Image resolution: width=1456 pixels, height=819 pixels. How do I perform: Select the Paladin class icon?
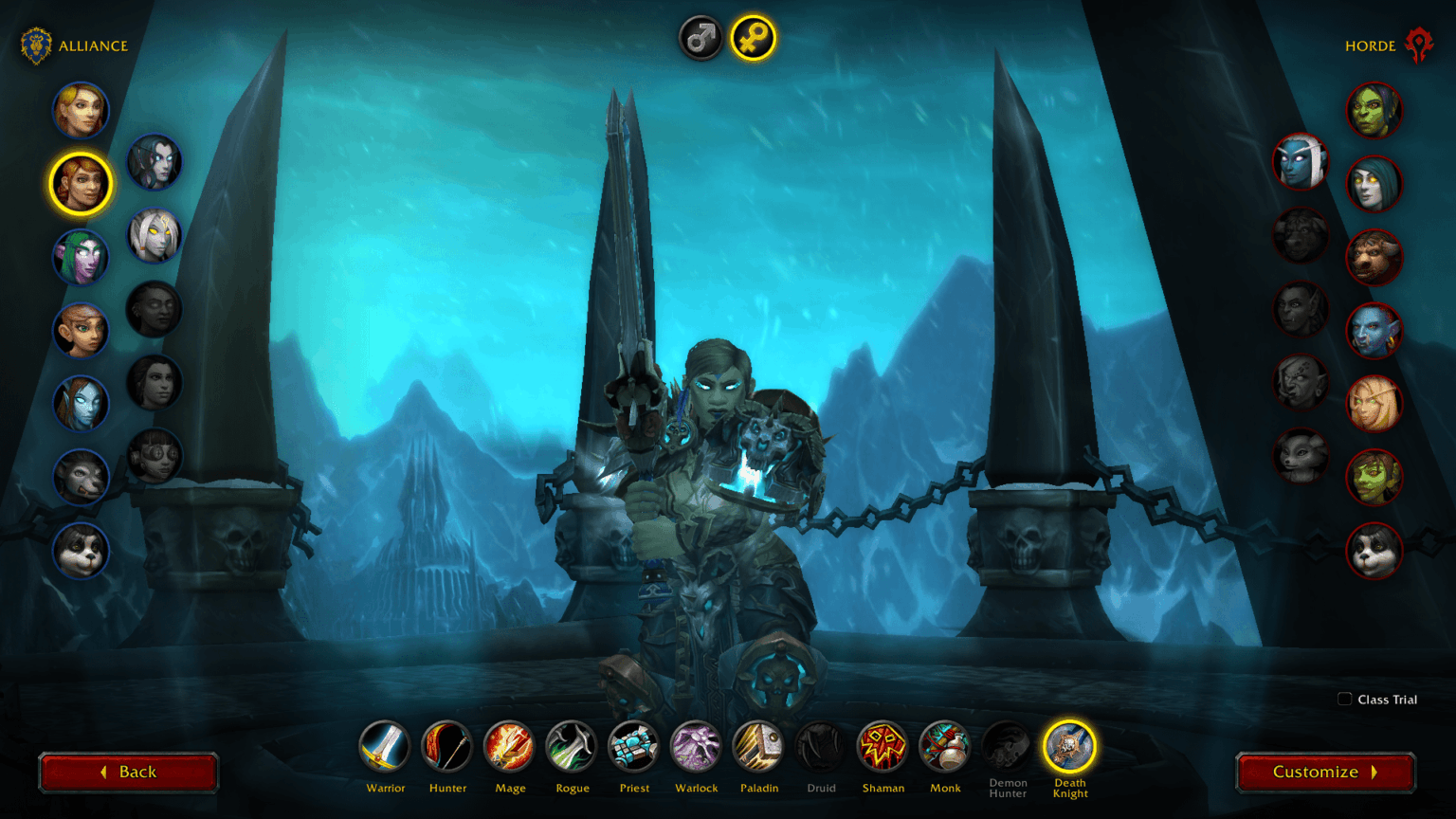click(758, 746)
